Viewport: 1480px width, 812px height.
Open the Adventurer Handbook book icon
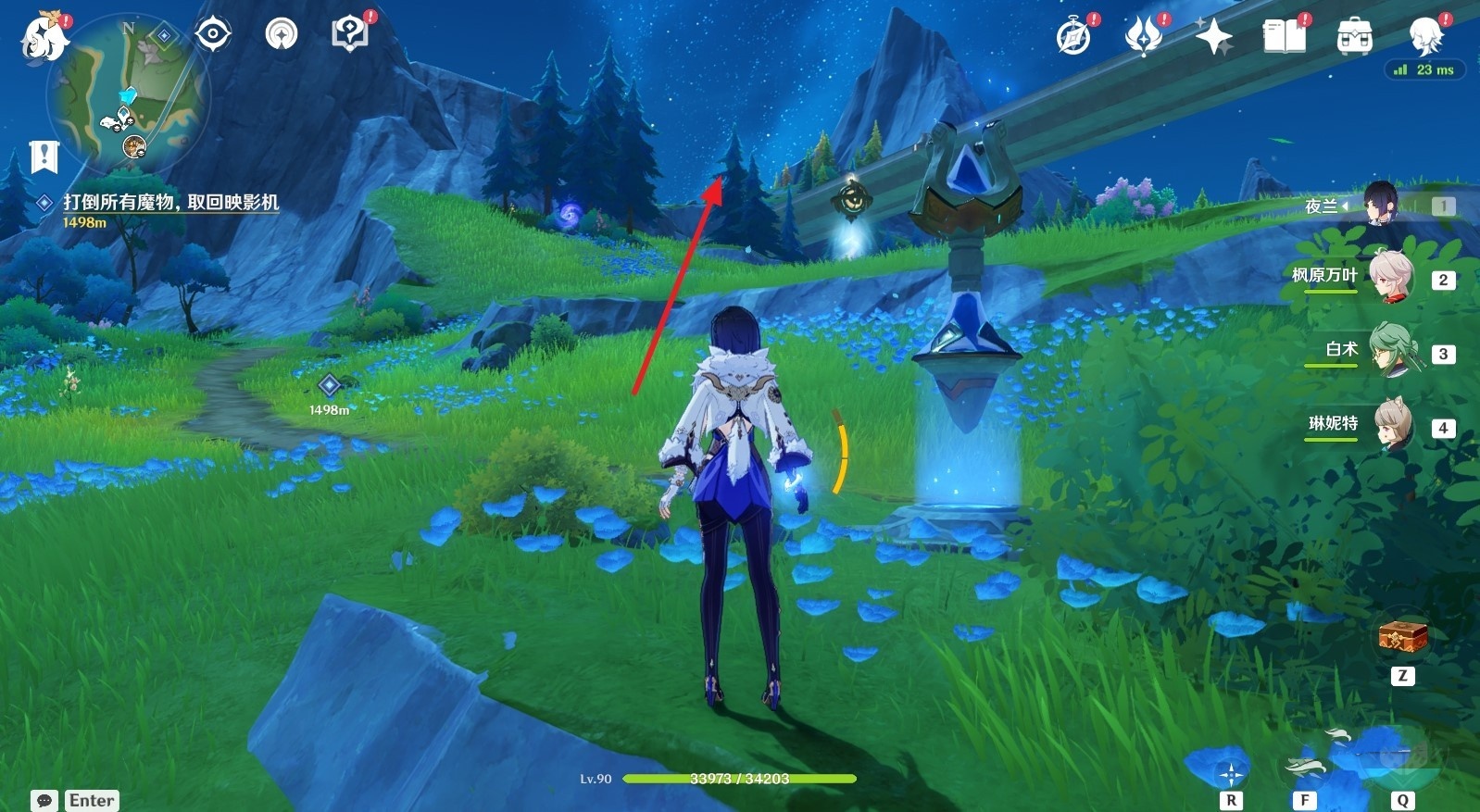pos(1284,37)
